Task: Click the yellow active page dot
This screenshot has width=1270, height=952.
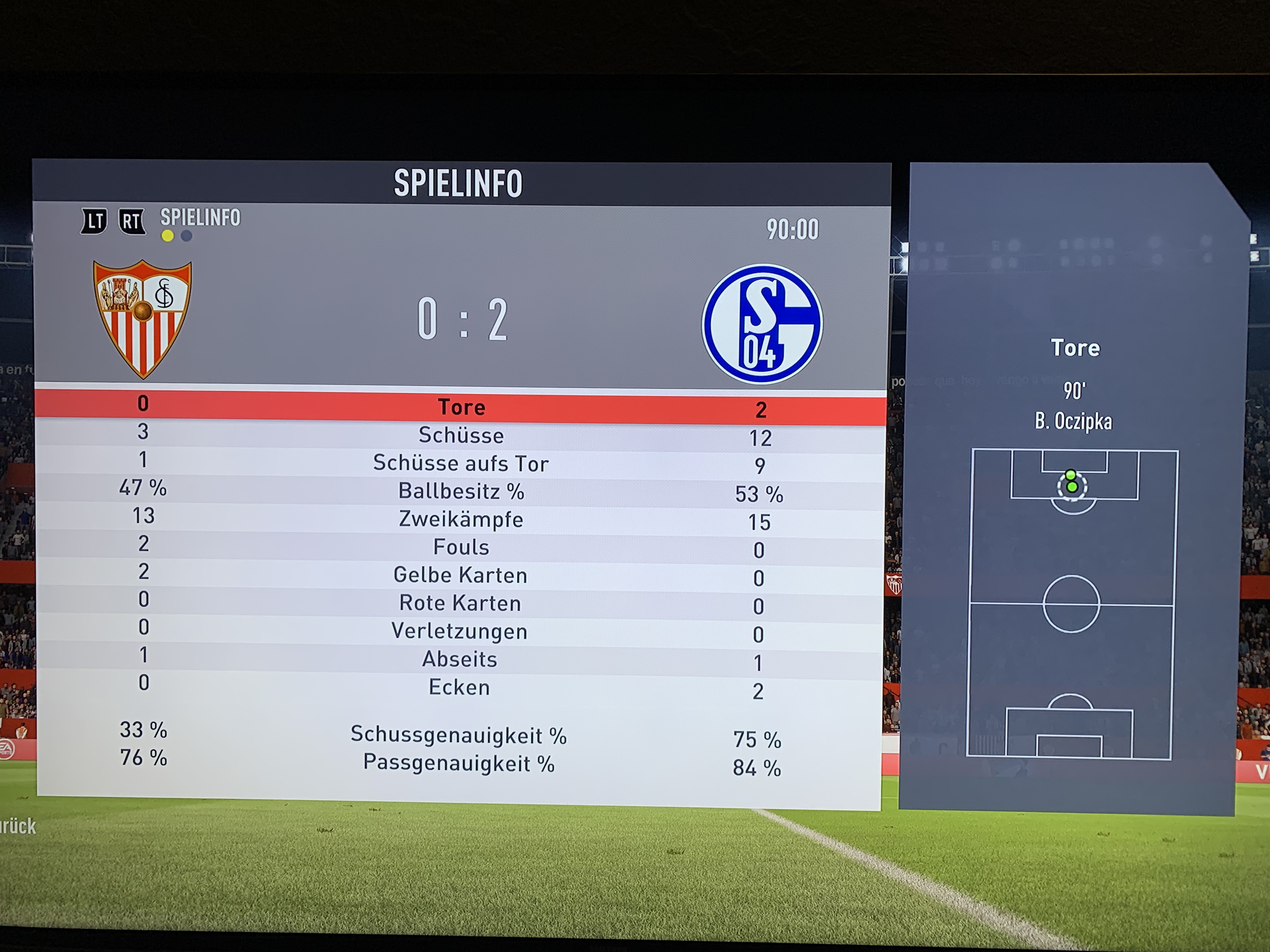Action: (x=168, y=236)
